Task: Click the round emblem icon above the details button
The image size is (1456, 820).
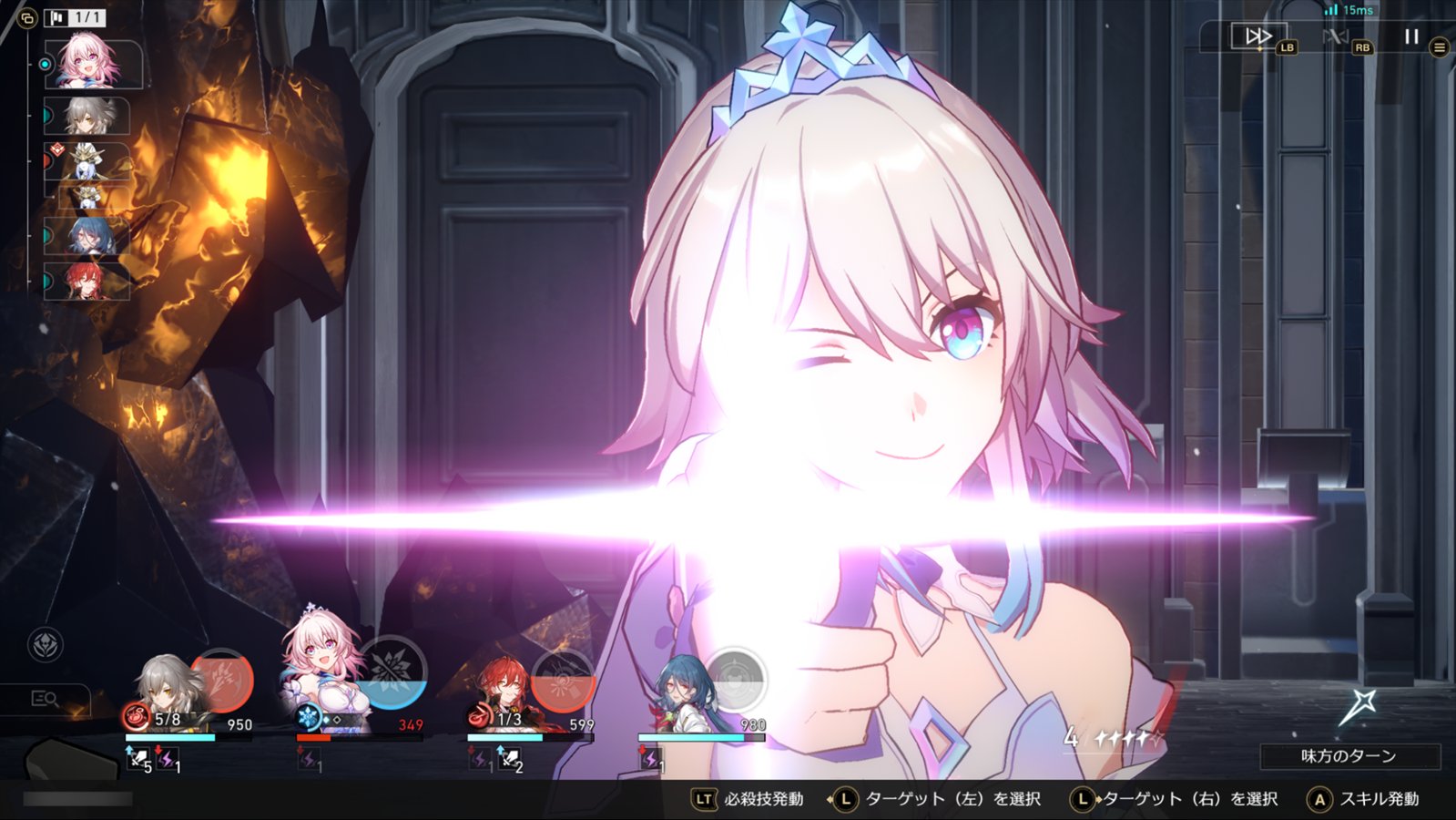Action: pyautogui.click(x=46, y=645)
